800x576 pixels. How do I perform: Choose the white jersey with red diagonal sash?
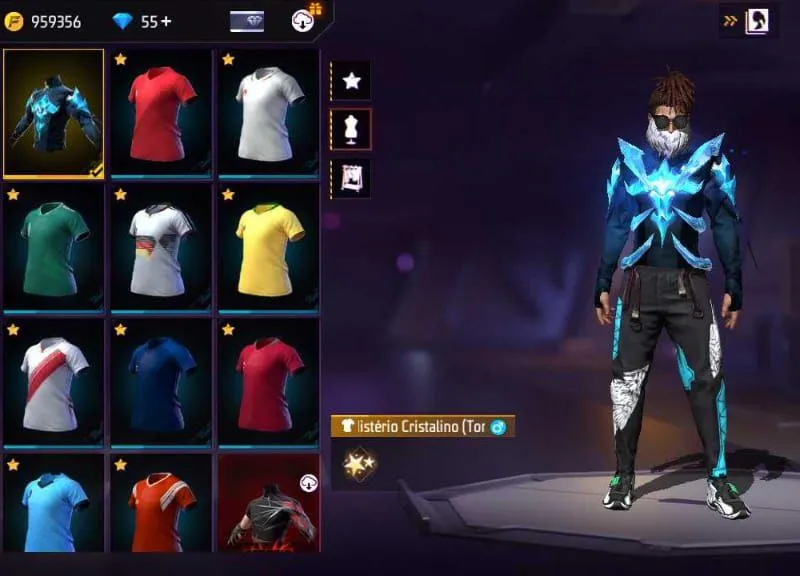coord(54,382)
